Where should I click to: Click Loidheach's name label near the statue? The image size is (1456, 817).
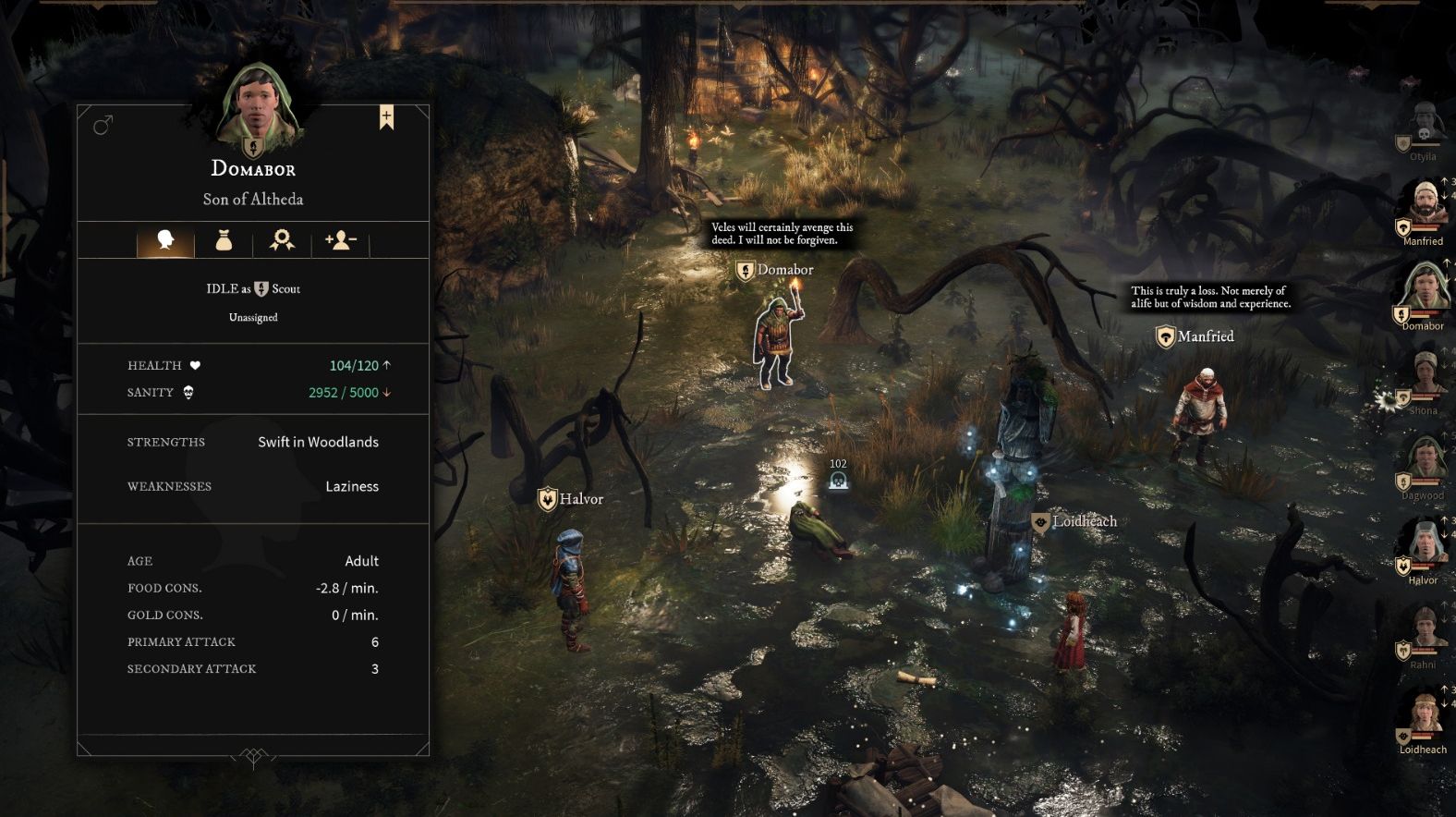click(1084, 521)
